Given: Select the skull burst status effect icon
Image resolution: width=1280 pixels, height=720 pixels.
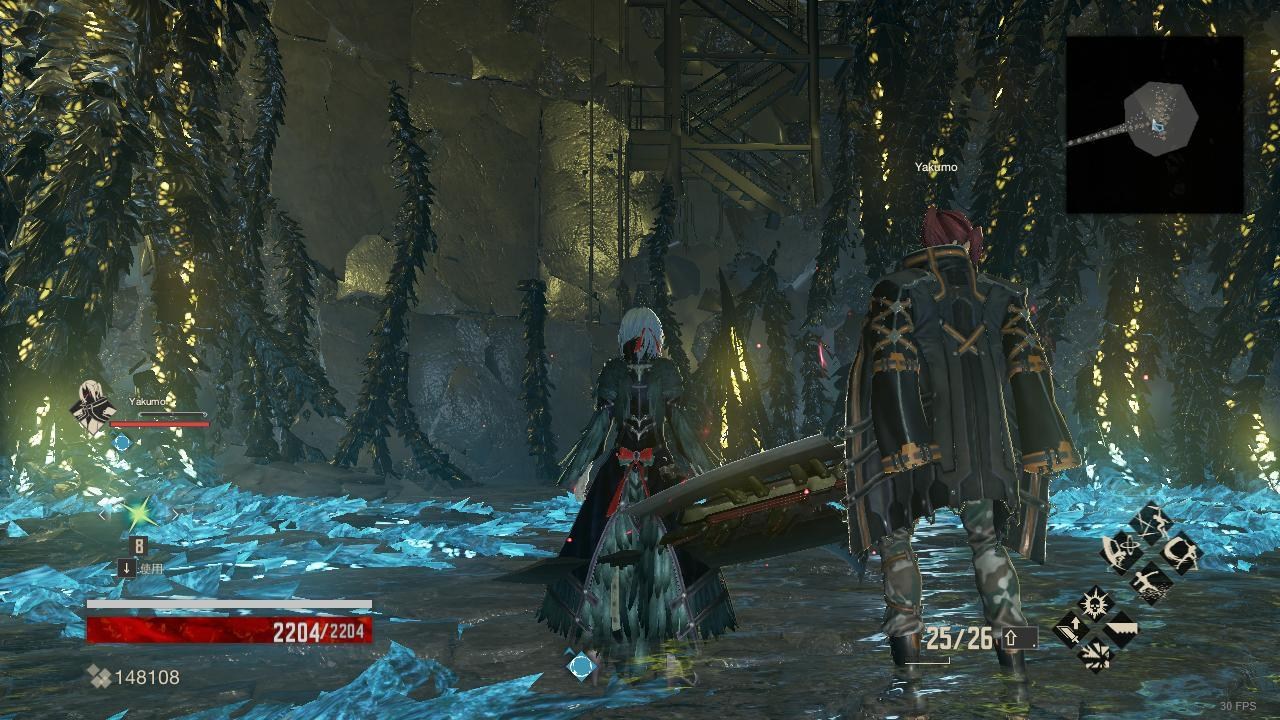Looking at the screenshot, I should [1094, 602].
